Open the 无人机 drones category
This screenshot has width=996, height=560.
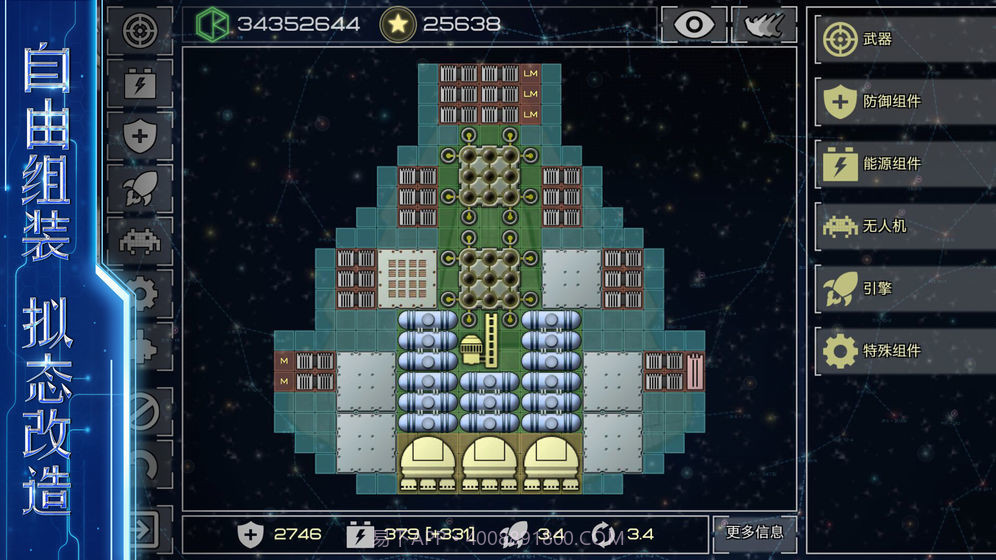[x=900, y=226]
